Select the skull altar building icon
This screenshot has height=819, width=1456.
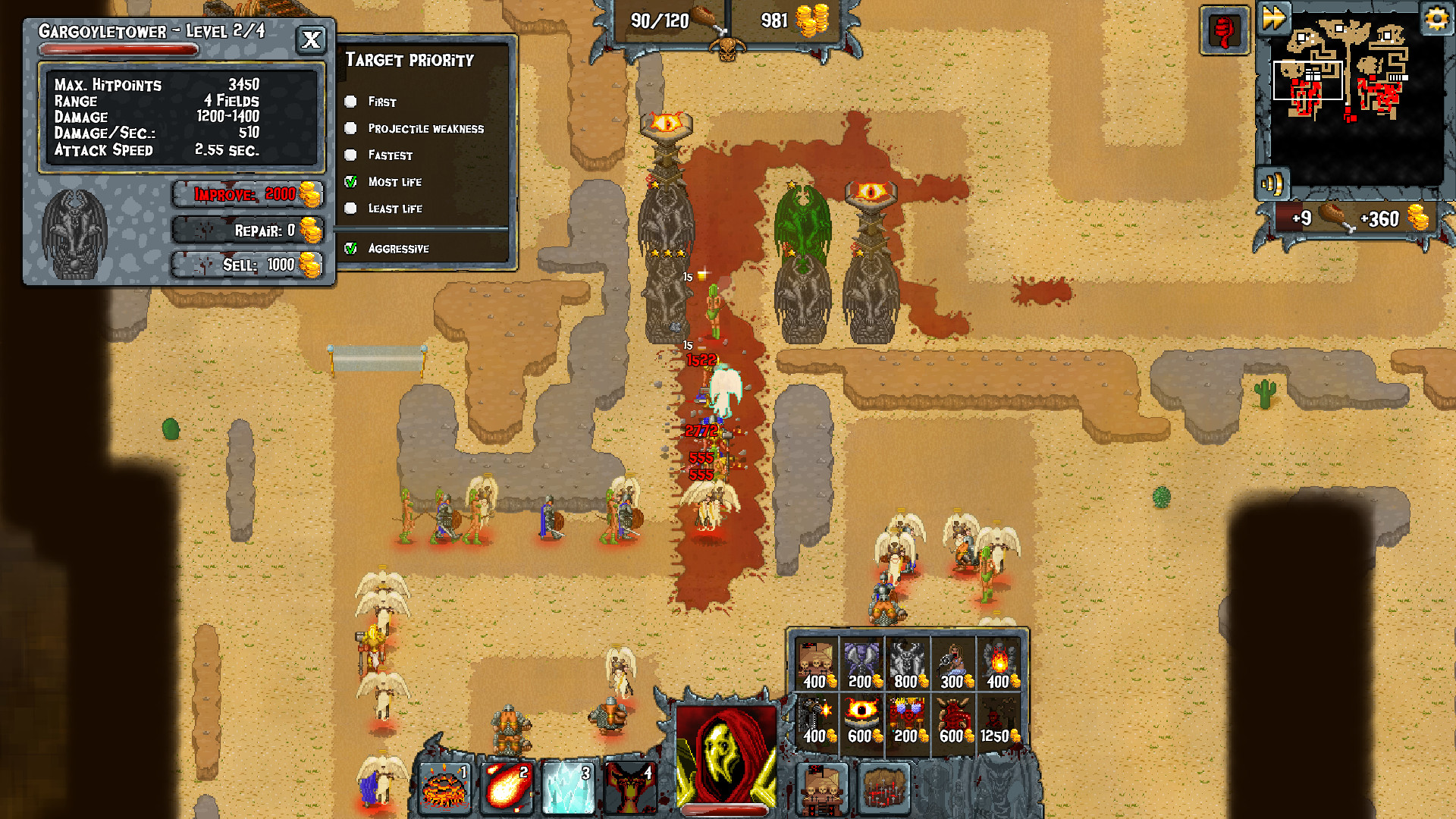point(821,789)
